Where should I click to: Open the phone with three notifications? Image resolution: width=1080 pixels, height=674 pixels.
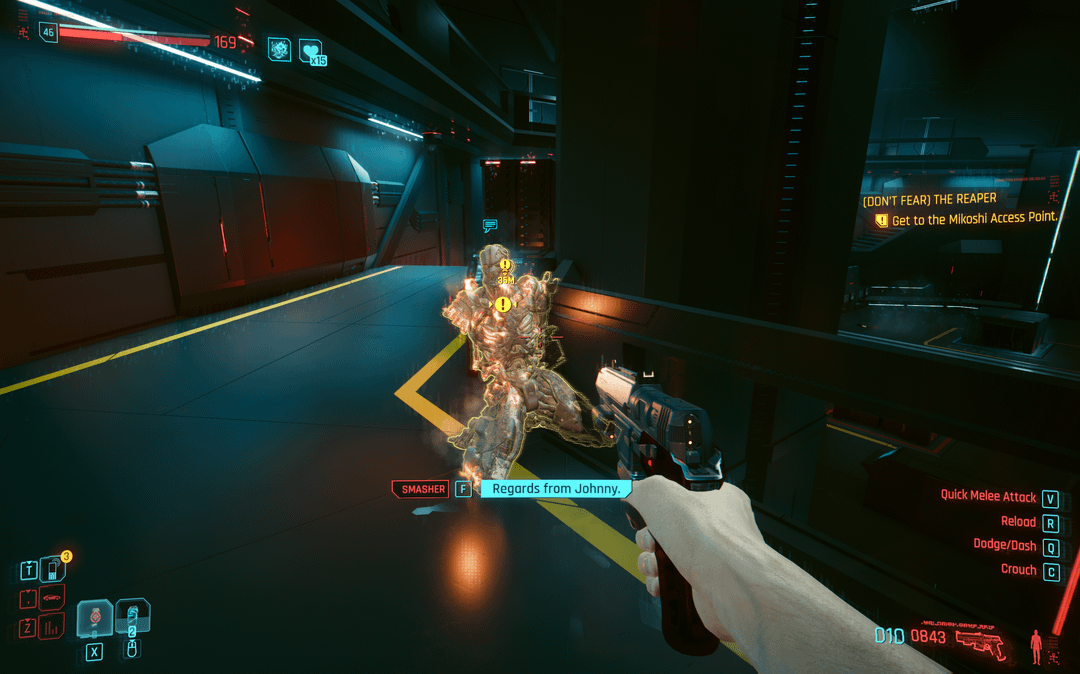52,571
